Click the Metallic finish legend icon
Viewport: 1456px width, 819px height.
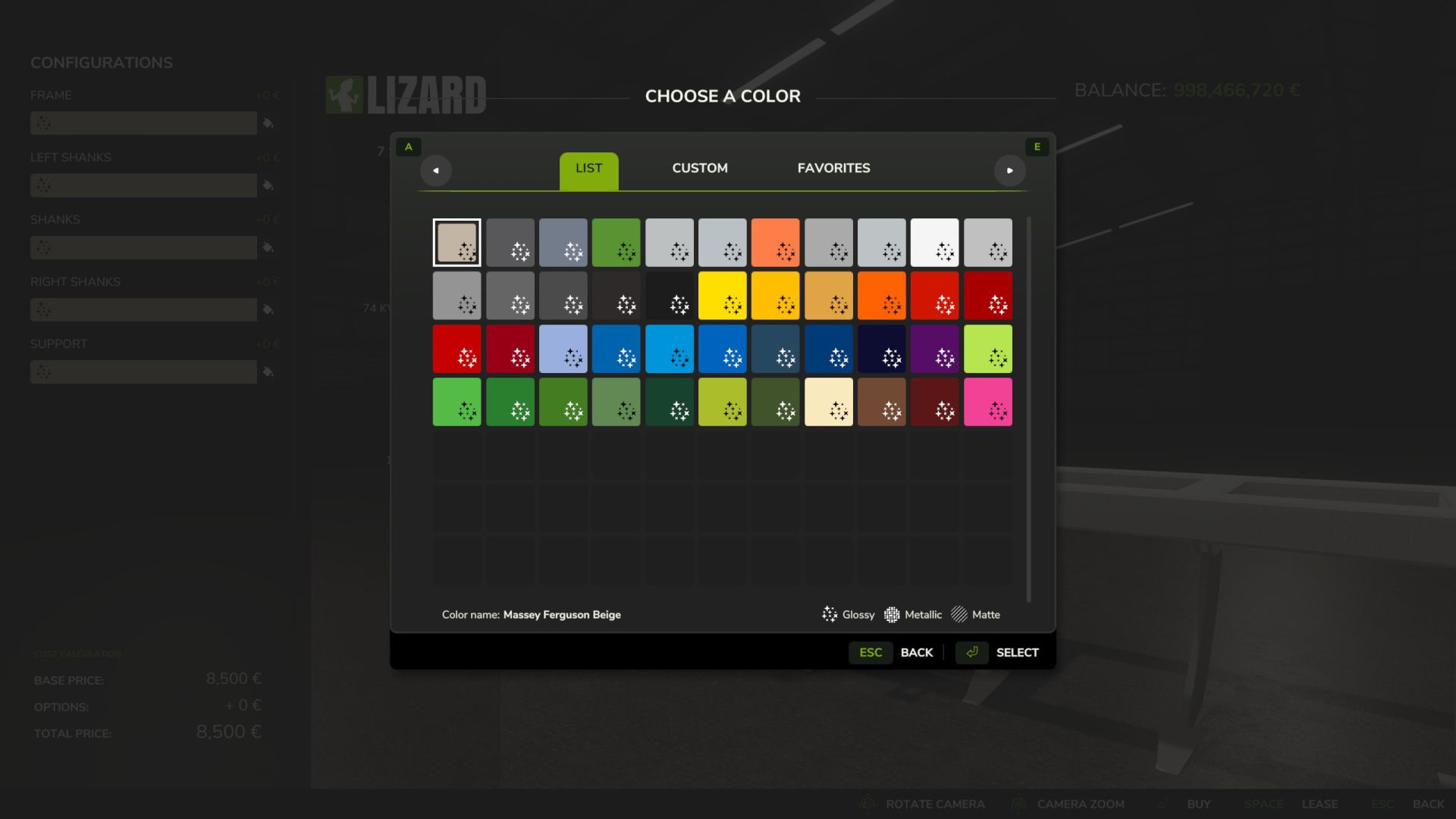point(892,614)
